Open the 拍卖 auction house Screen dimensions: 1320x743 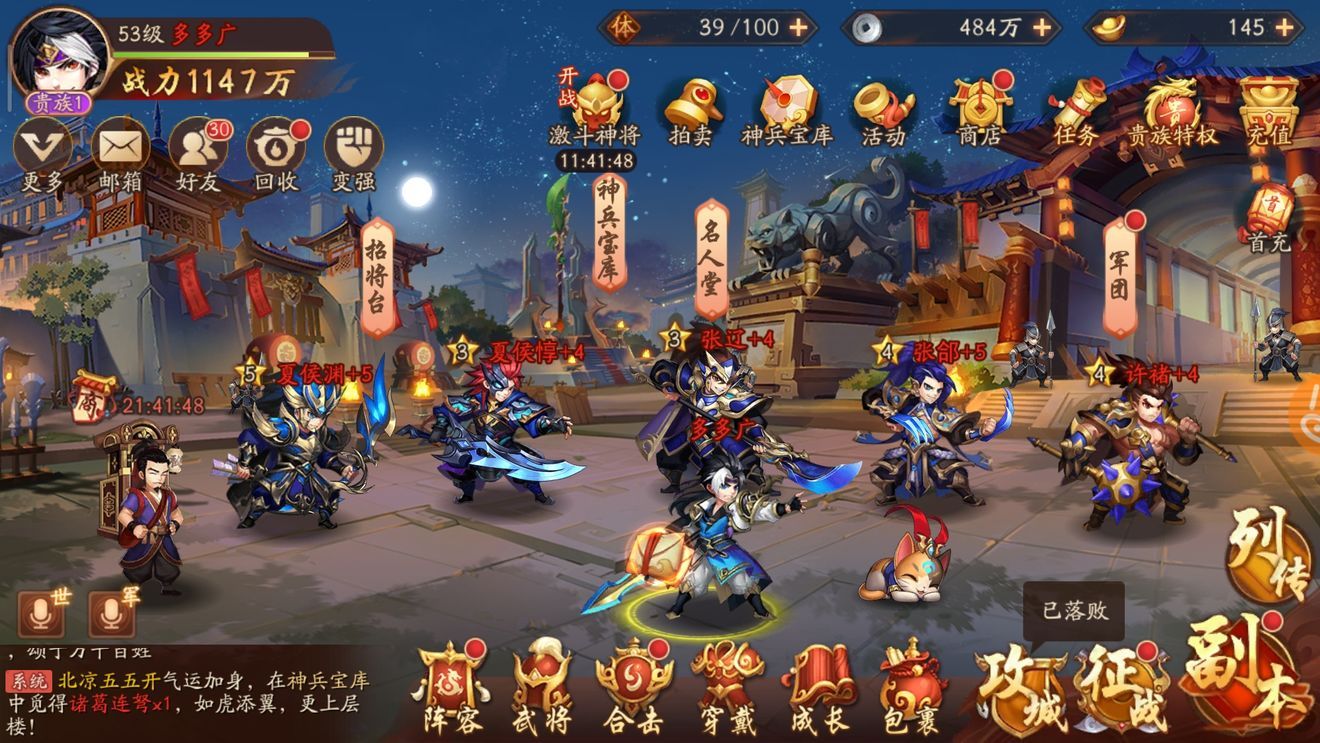[693, 103]
